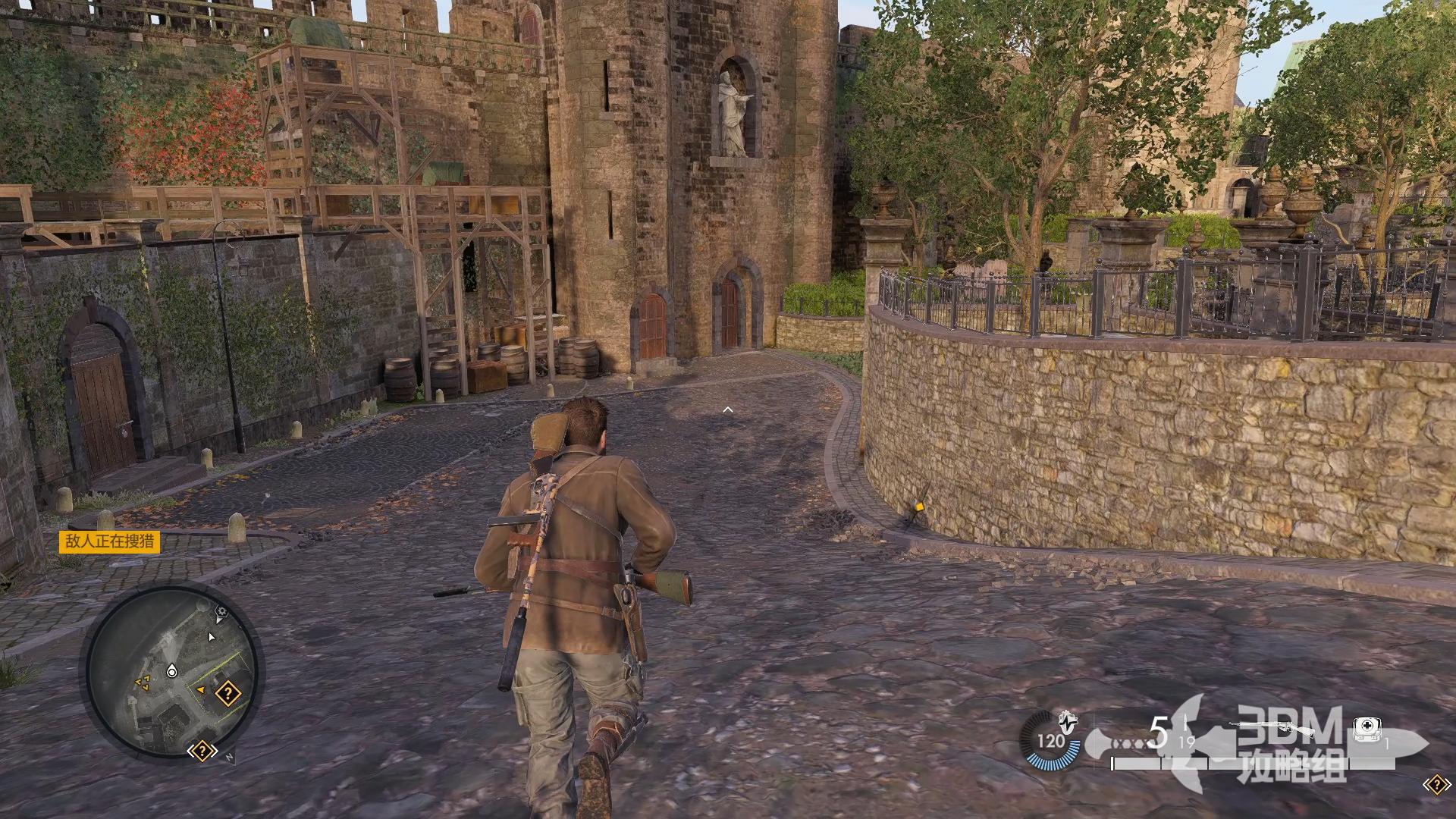The height and width of the screenshot is (819, 1456).
Task: Click the gear hexagon marker on the minimap
Action: point(221,611)
